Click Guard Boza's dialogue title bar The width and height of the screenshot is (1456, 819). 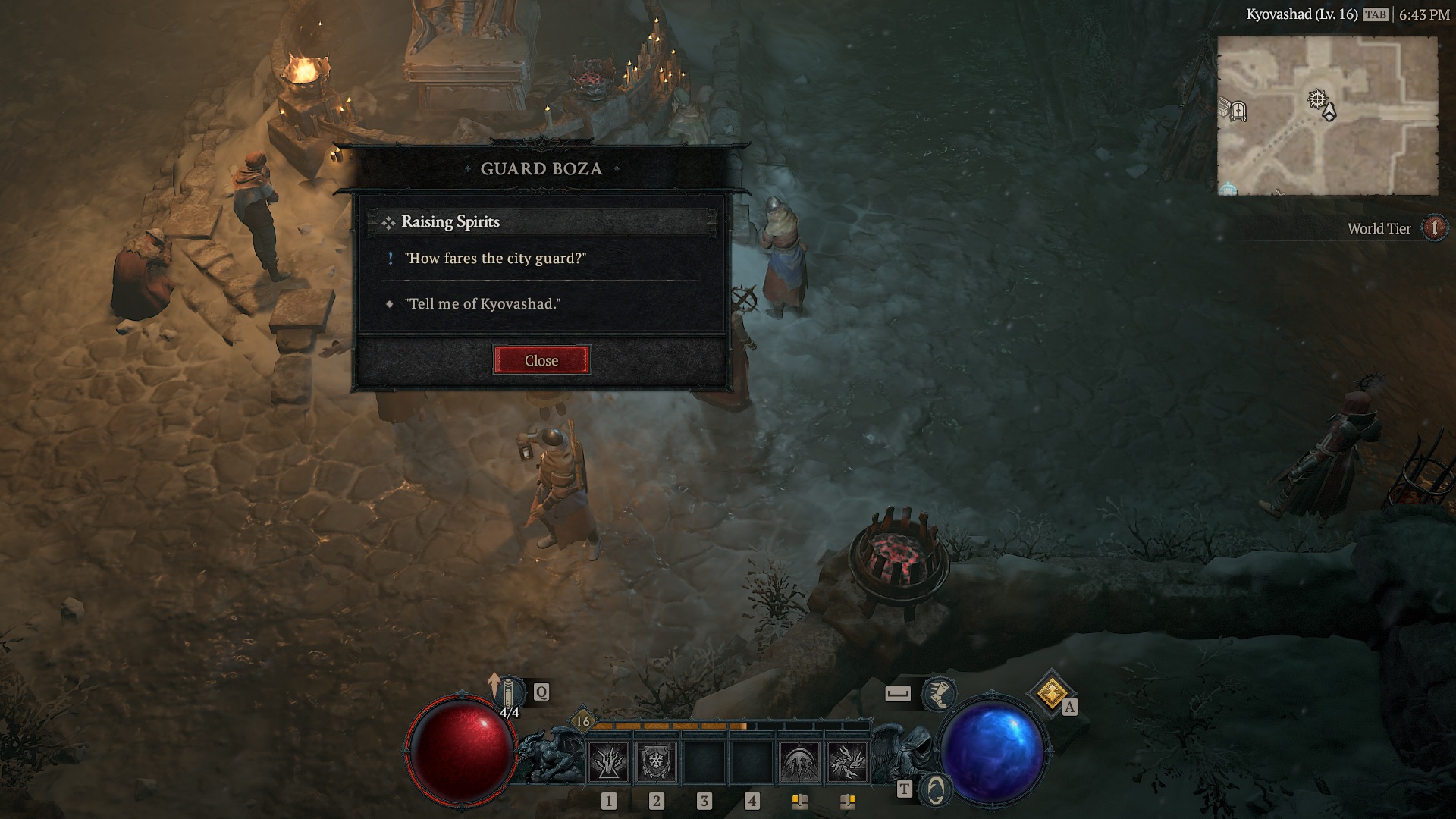pyautogui.click(x=541, y=168)
